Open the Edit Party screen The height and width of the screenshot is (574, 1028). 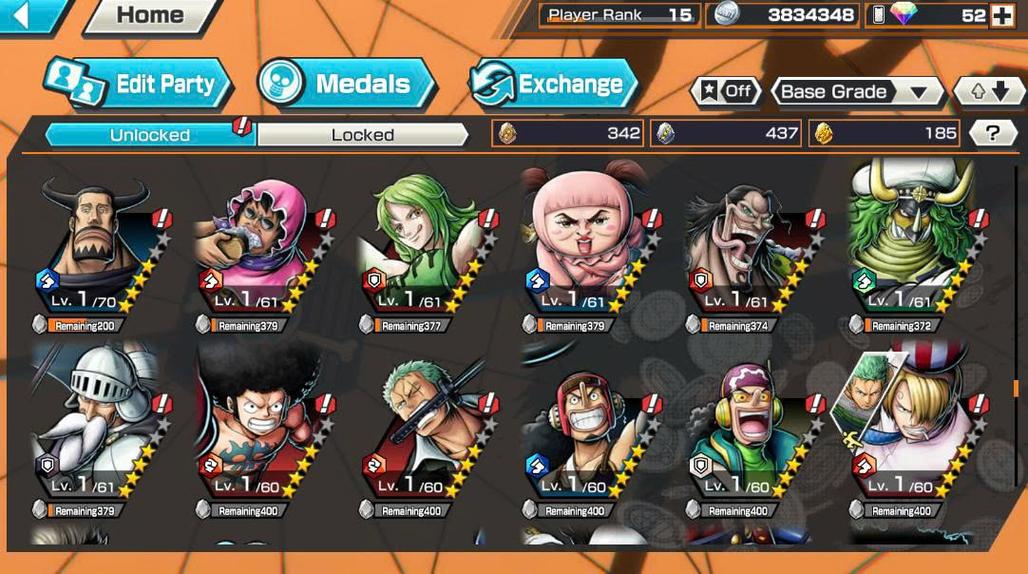click(140, 84)
